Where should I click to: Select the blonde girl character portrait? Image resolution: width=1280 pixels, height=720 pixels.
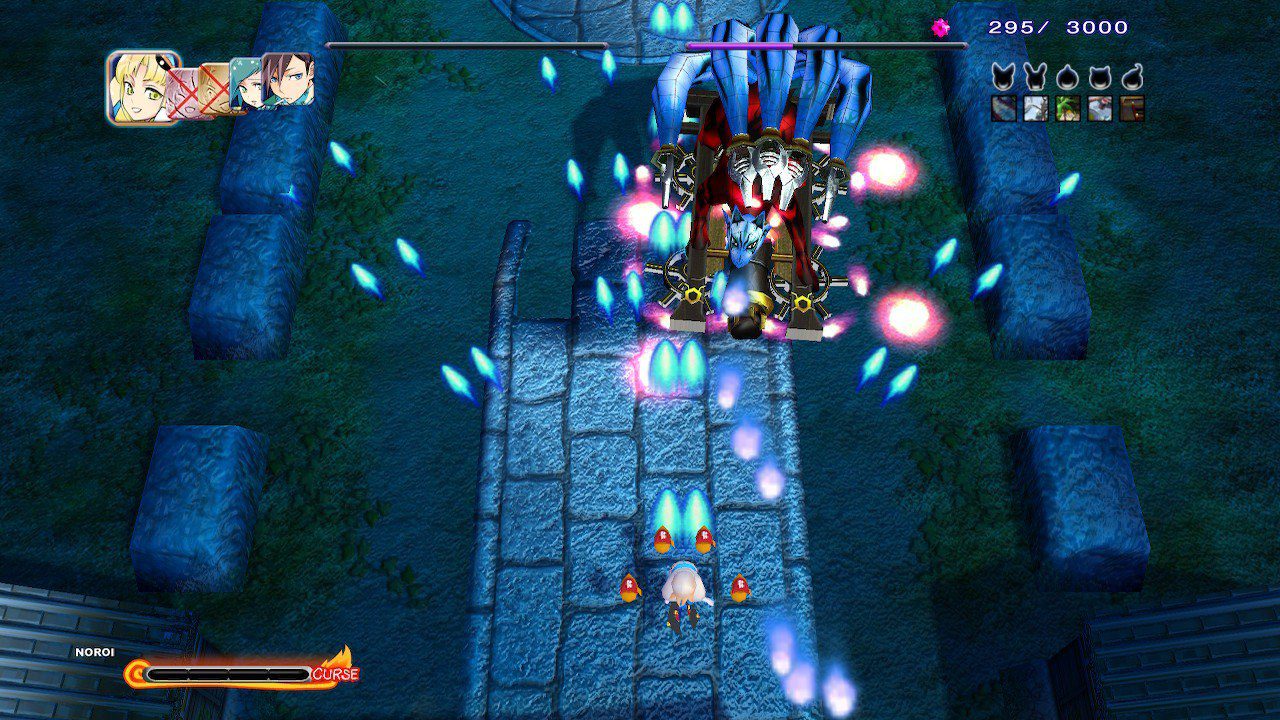pyautogui.click(x=143, y=88)
